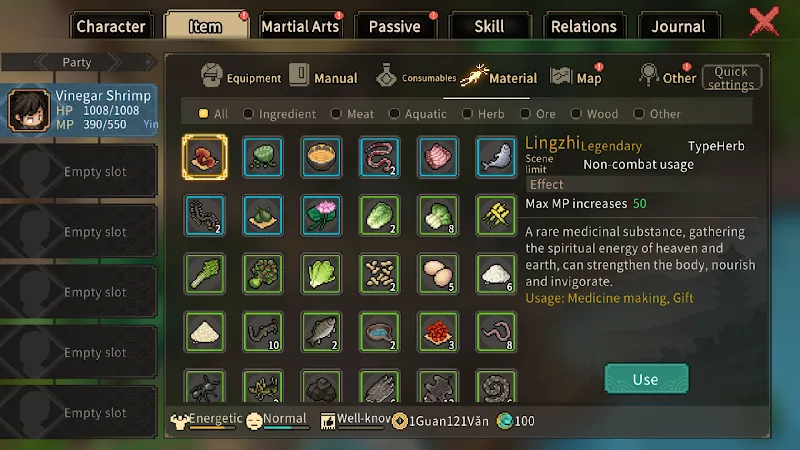This screenshot has width=800, height=450.
Task: Open Quick settings
Action: coord(731,78)
